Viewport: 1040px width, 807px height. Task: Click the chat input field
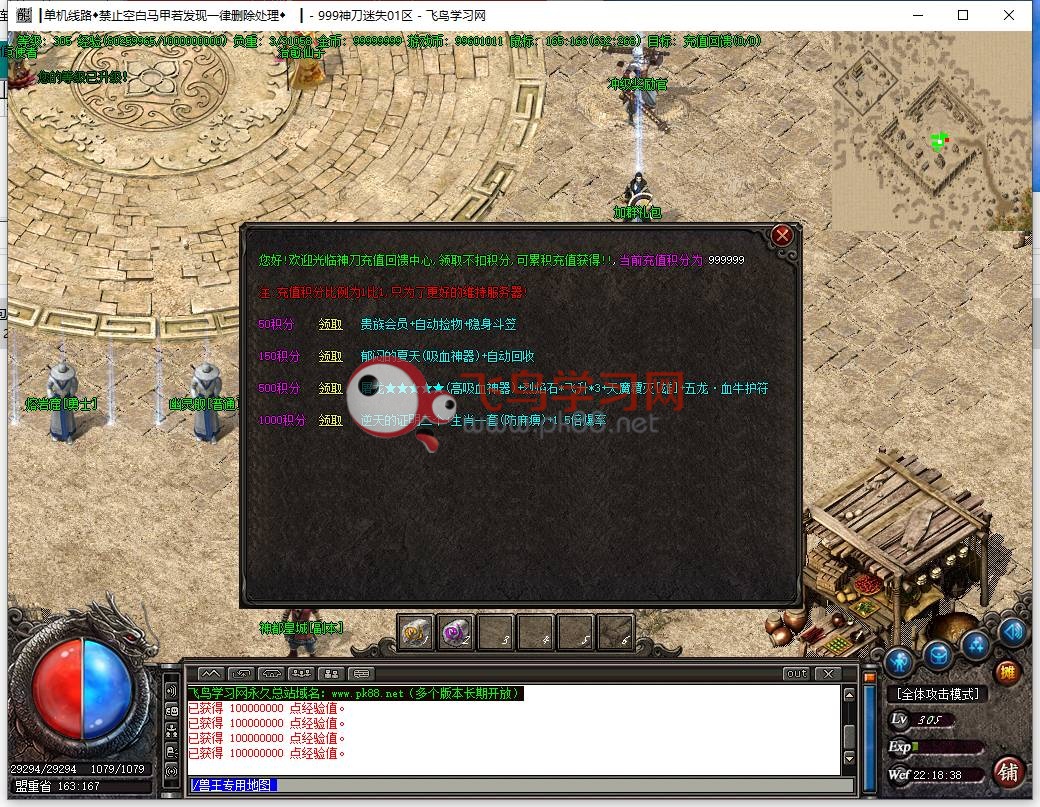click(510, 785)
